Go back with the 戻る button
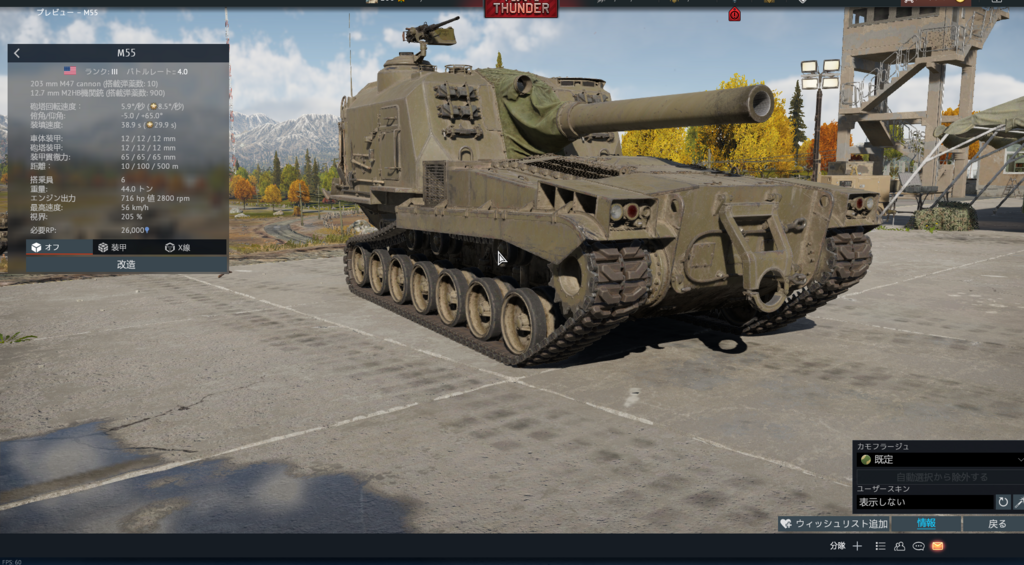The width and height of the screenshot is (1024, 565). pos(997,524)
